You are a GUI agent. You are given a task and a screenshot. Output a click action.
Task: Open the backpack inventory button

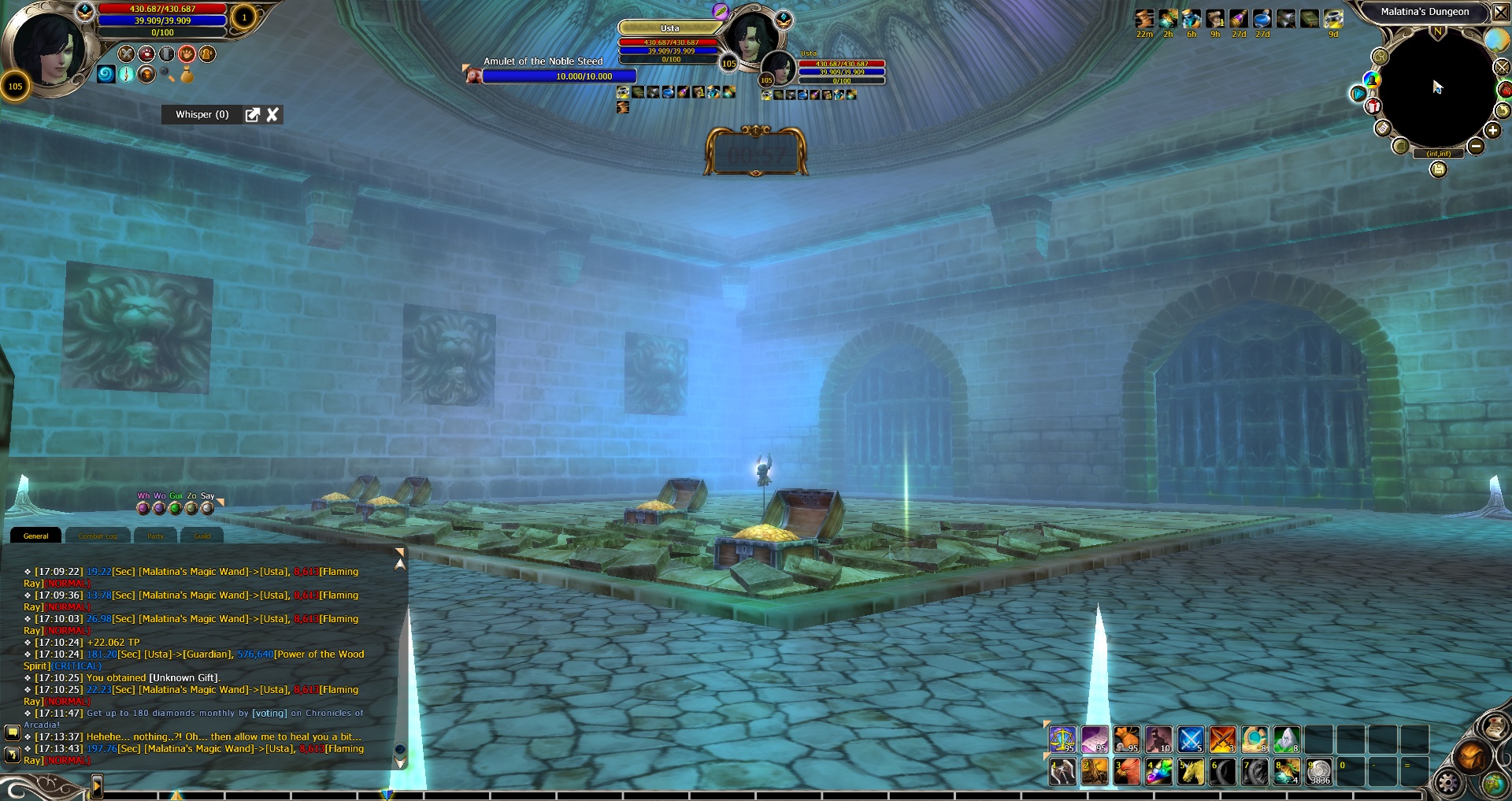click(1469, 758)
